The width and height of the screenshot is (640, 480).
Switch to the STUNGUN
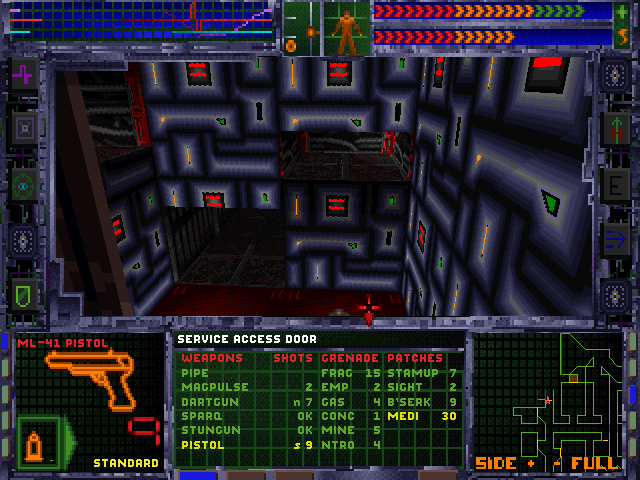(206, 428)
